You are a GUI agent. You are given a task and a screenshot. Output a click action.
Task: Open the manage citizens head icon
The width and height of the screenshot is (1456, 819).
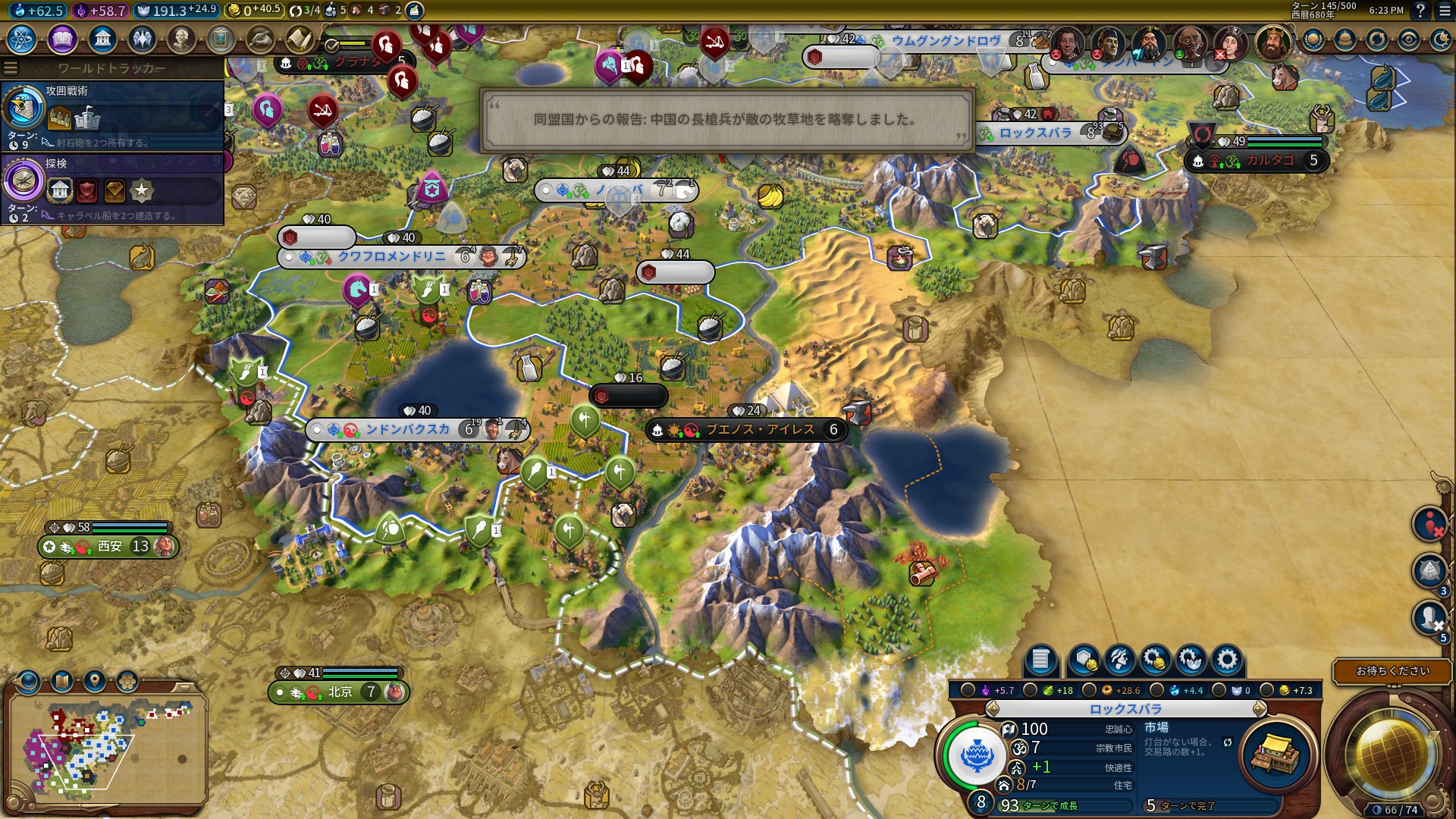tap(1119, 660)
